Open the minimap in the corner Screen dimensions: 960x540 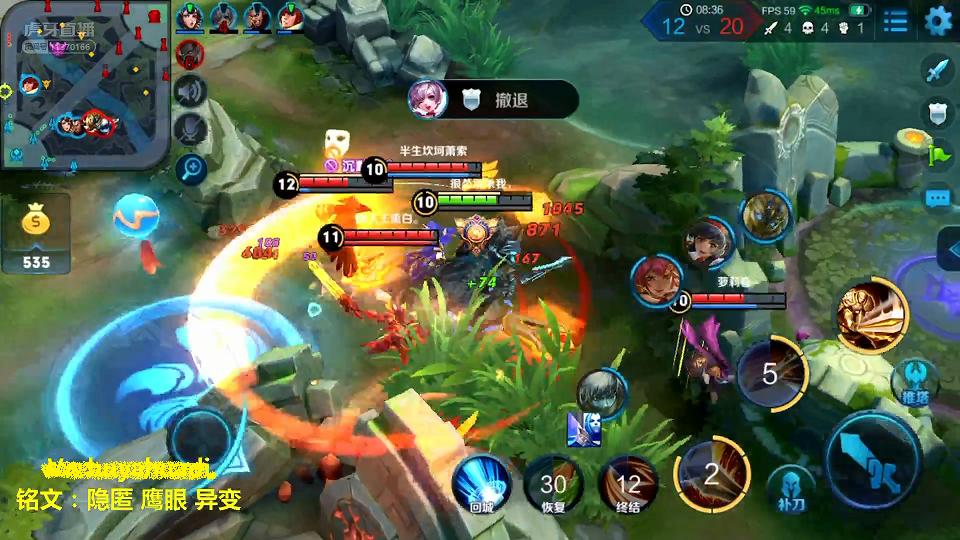(x=85, y=85)
